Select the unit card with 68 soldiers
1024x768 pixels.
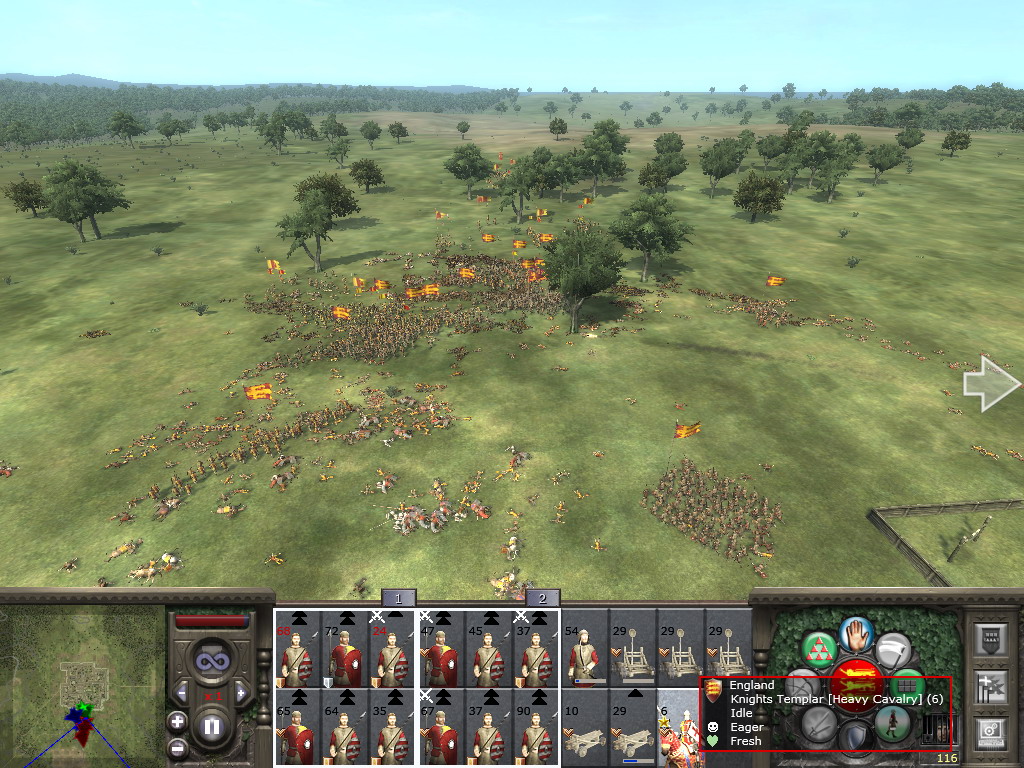298,648
